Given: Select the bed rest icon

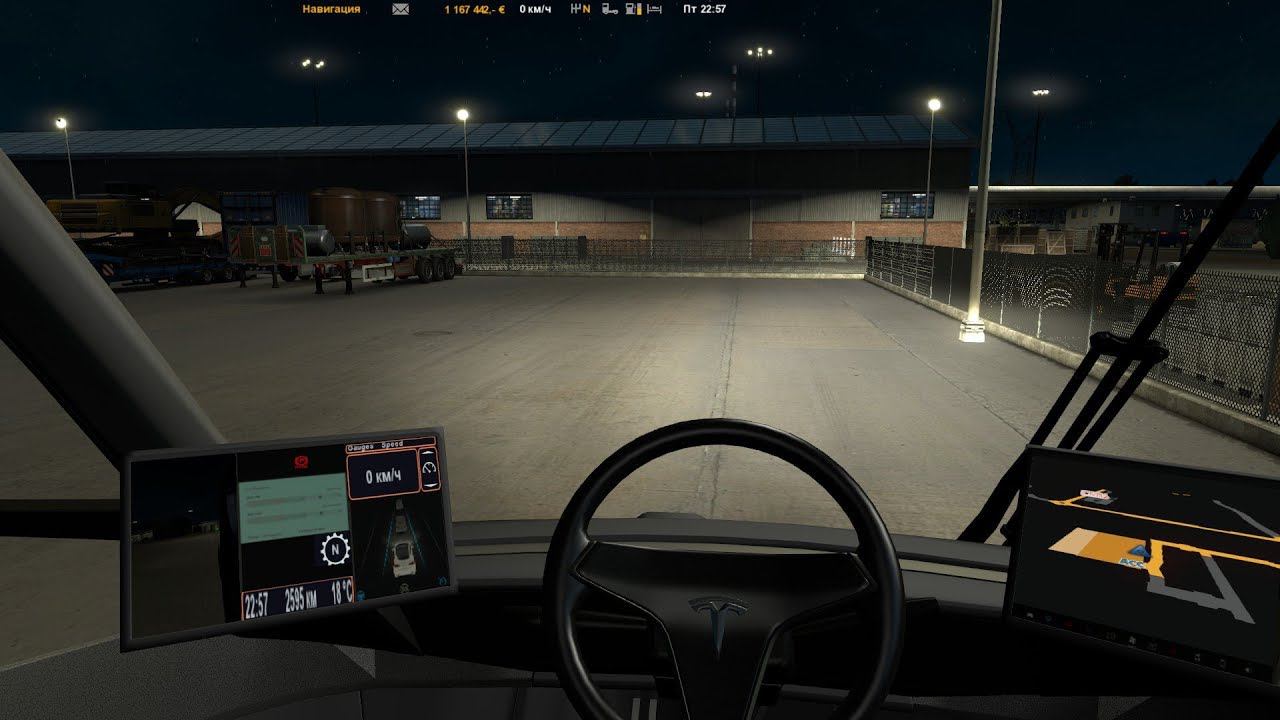Looking at the screenshot, I should tap(654, 9).
